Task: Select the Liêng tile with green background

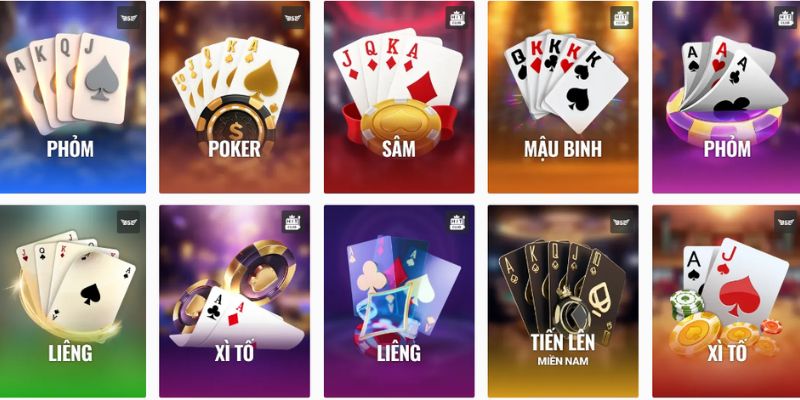Action: [73, 300]
